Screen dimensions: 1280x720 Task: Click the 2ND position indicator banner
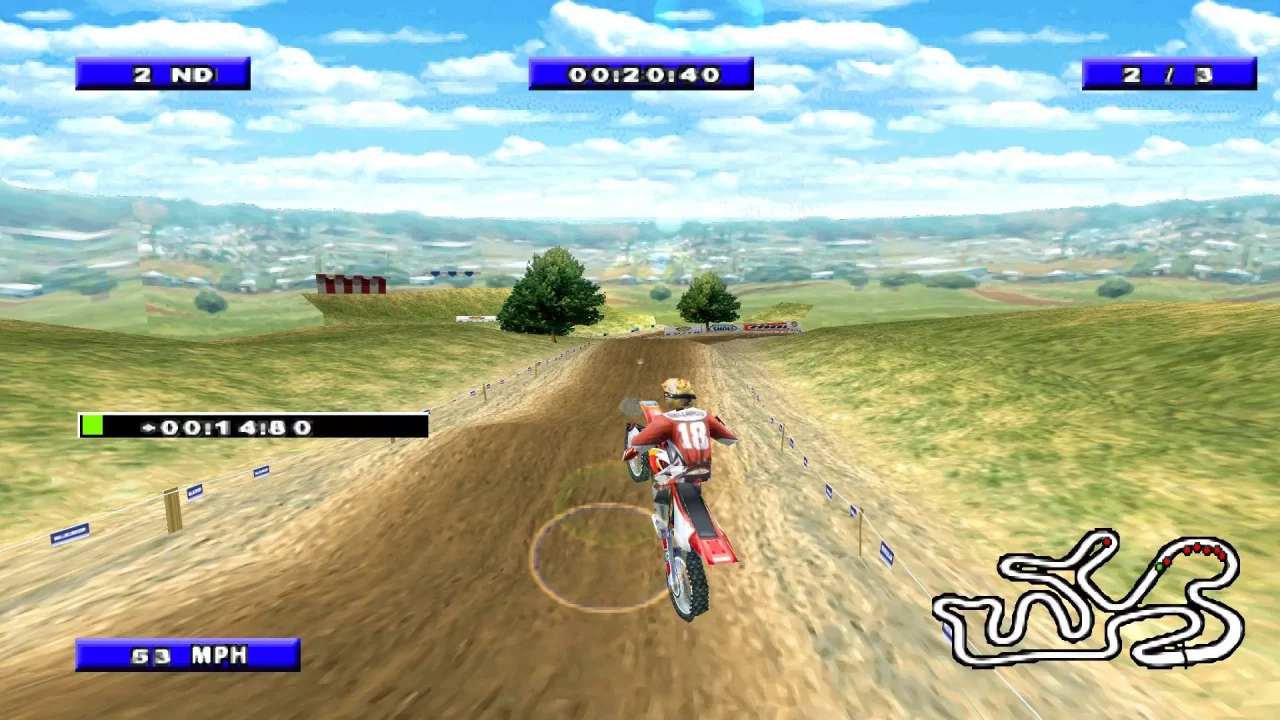163,73
